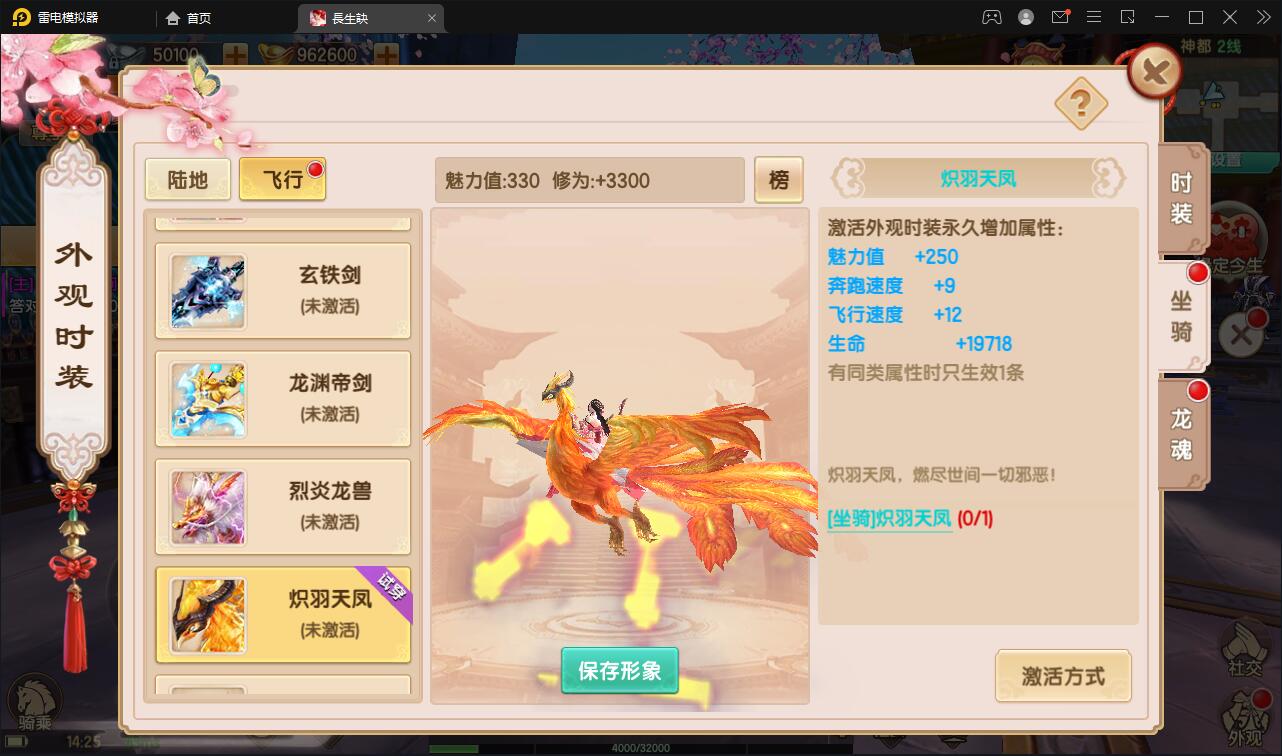Close the 外观时装 panel with the X
Screen dimensions: 1282x756
[x=1152, y=70]
